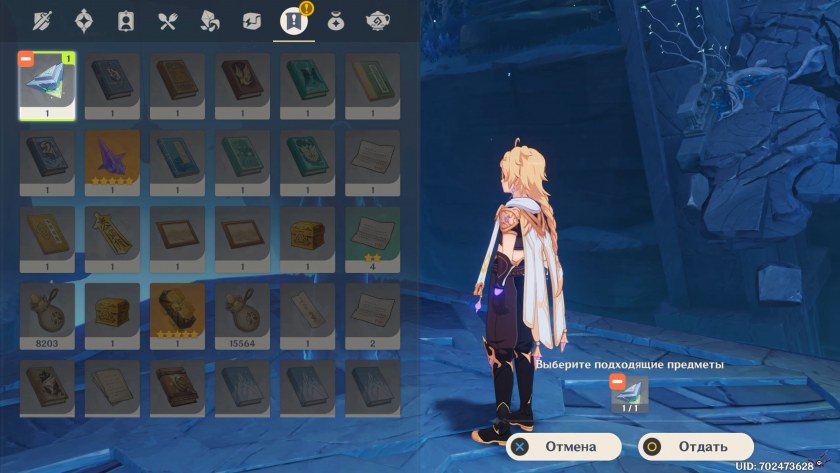Image resolution: width=840 pixels, height=473 pixels.
Task: Open the food tab with fork icon
Action: pyautogui.click(x=167, y=20)
